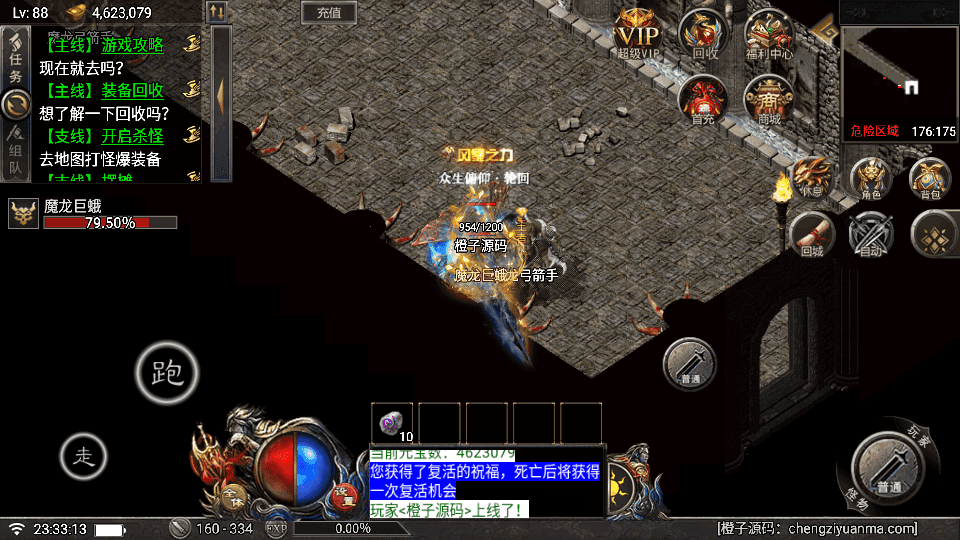This screenshot has width=960, height=540.
Task: Tap the 跑 run button
Action: coord(167,372)
